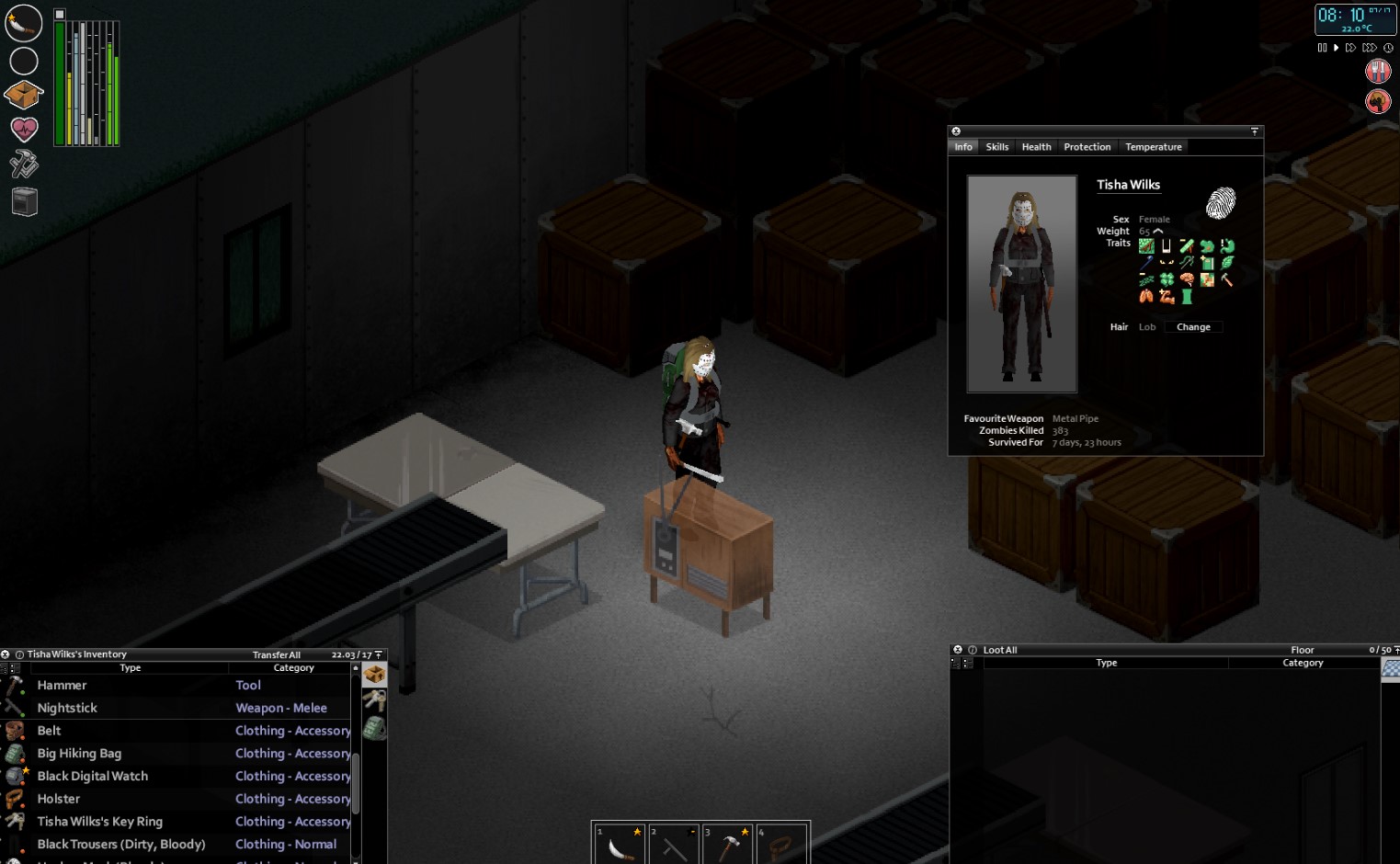Open the health heart panel
This screenshot has width=1400, height=864.
tap(24, 130)
